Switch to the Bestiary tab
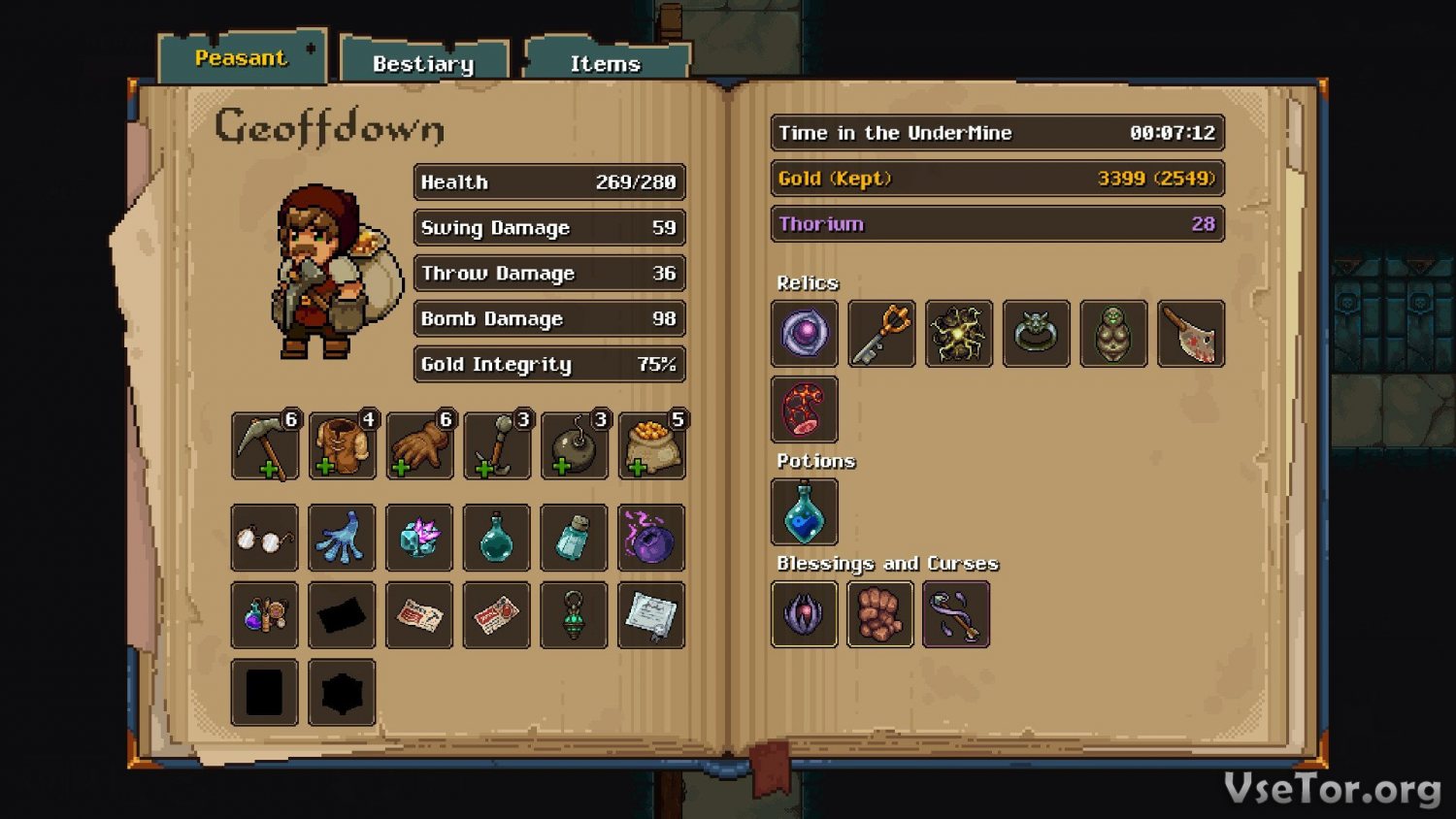The height and width of the screenshot is (819, 1456). tap(423, 64)
